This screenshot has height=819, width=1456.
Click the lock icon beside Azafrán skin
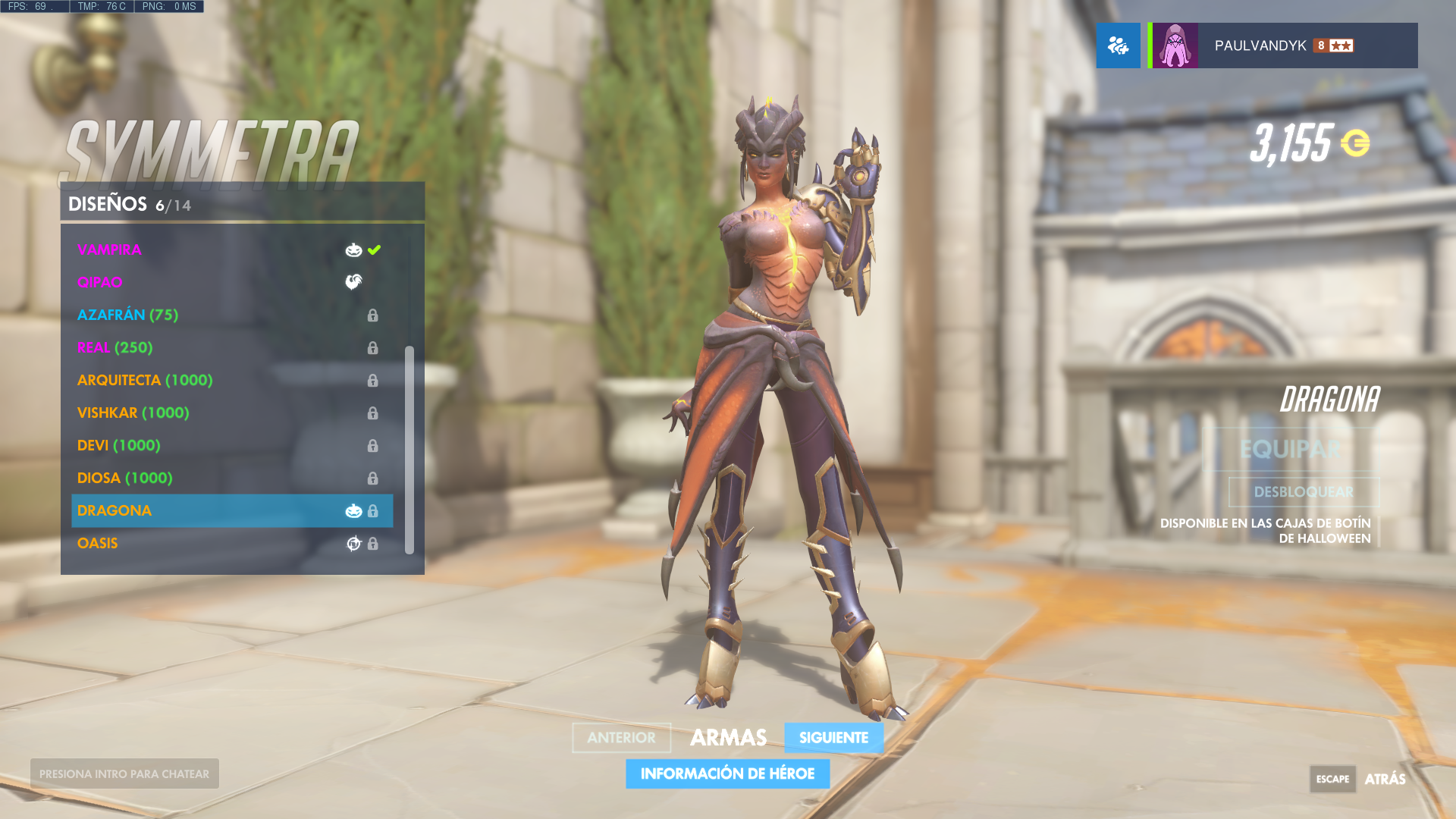point(372,315)
